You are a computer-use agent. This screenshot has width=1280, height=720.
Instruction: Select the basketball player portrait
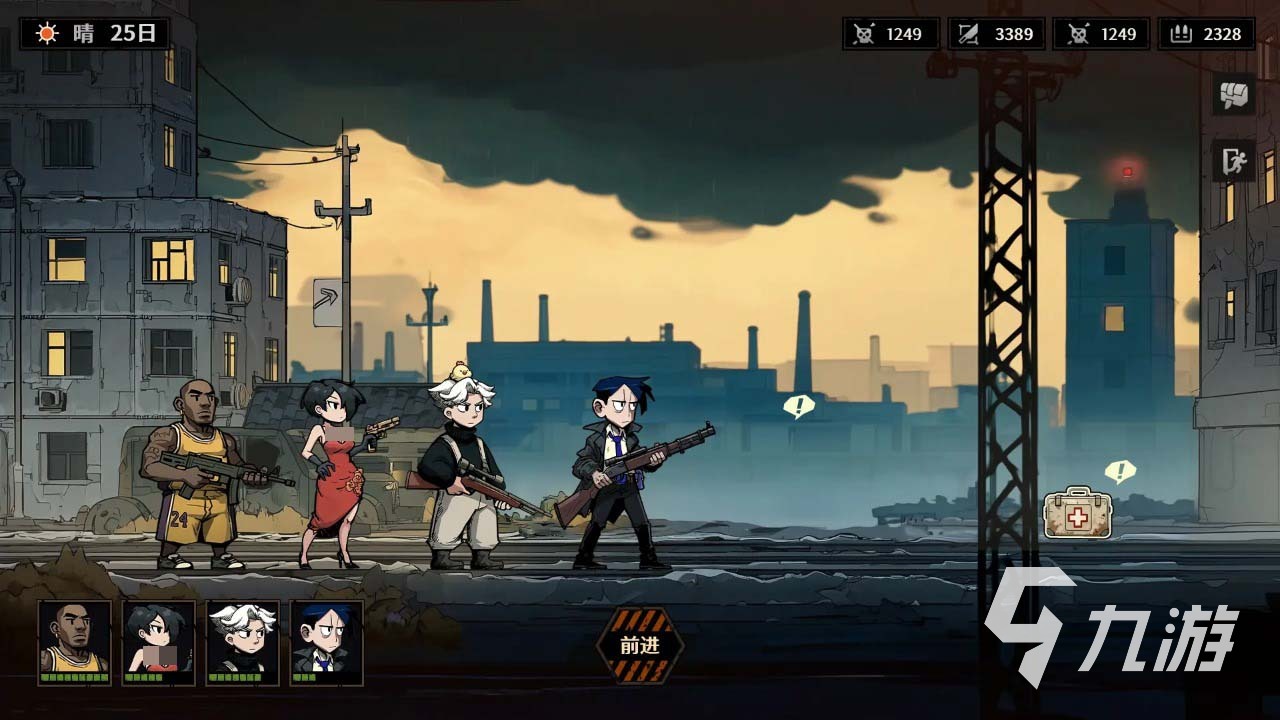[x=75, y=641]
